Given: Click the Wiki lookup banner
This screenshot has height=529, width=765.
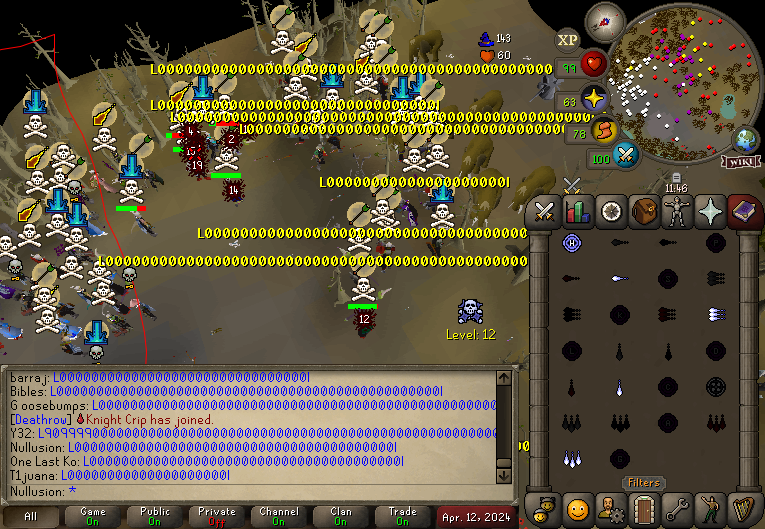Looking at the screenshot, I should click(x=740, y=162).
